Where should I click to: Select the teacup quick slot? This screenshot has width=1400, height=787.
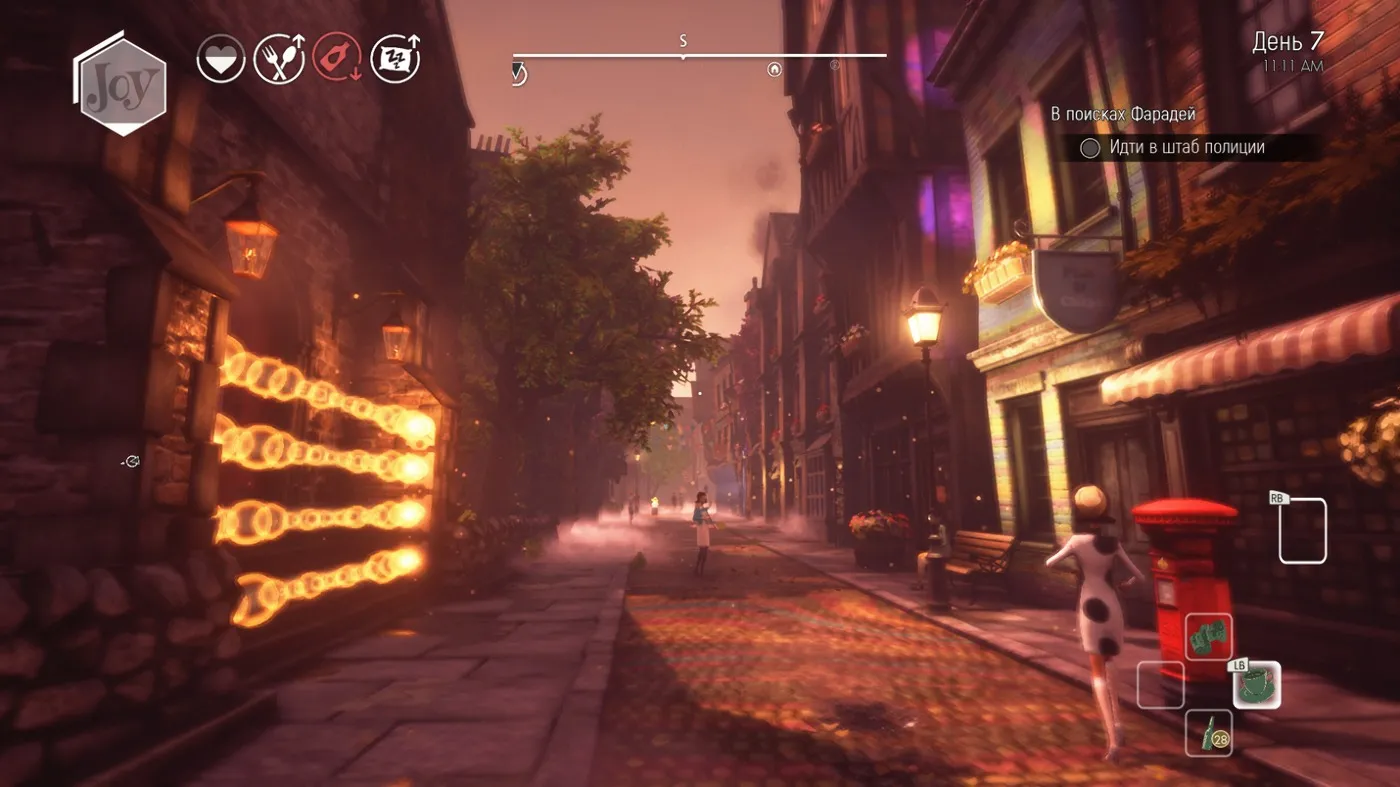tap(1256, 685)
